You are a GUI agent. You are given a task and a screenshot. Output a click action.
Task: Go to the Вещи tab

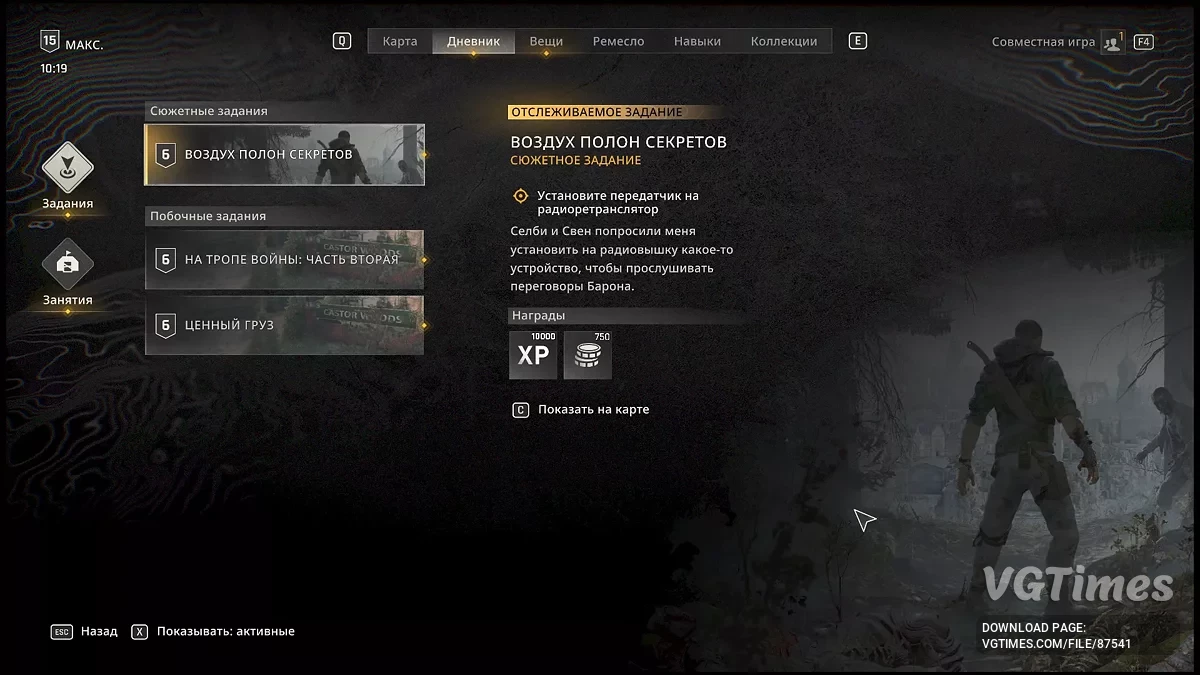pos(546,41)
